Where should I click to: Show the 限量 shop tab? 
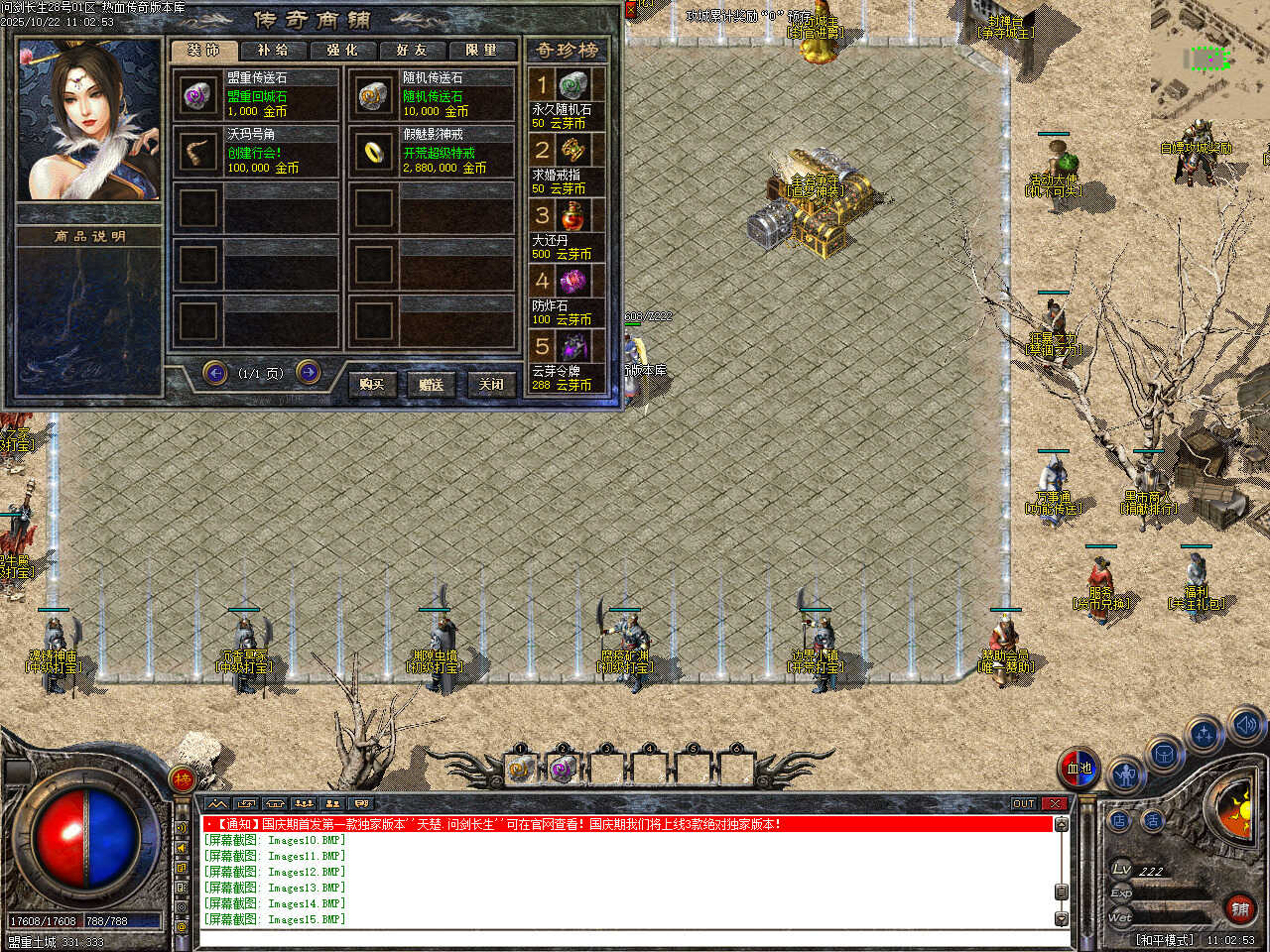pos(481,50)
